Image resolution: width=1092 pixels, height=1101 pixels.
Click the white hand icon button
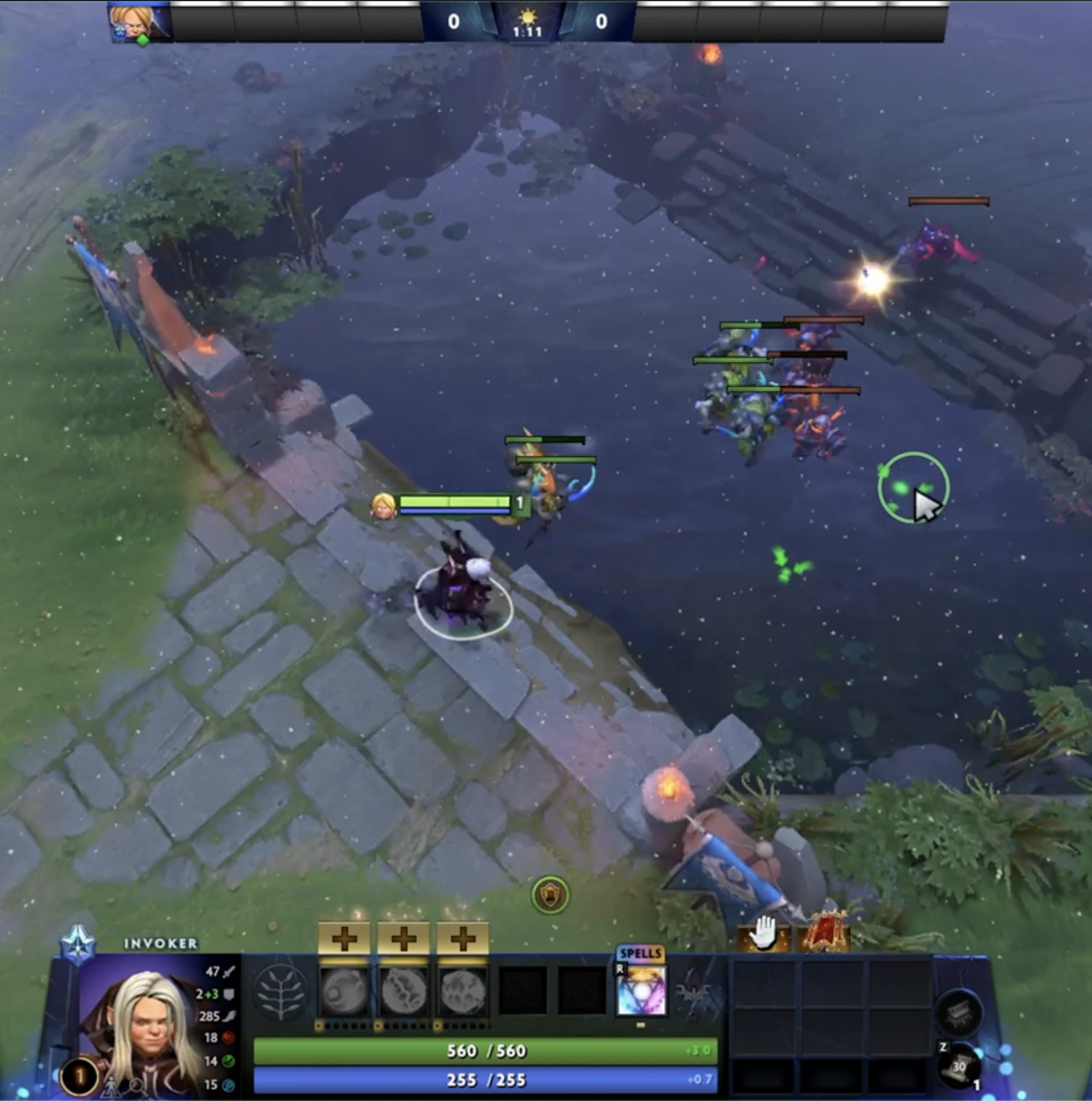point(764,934)
